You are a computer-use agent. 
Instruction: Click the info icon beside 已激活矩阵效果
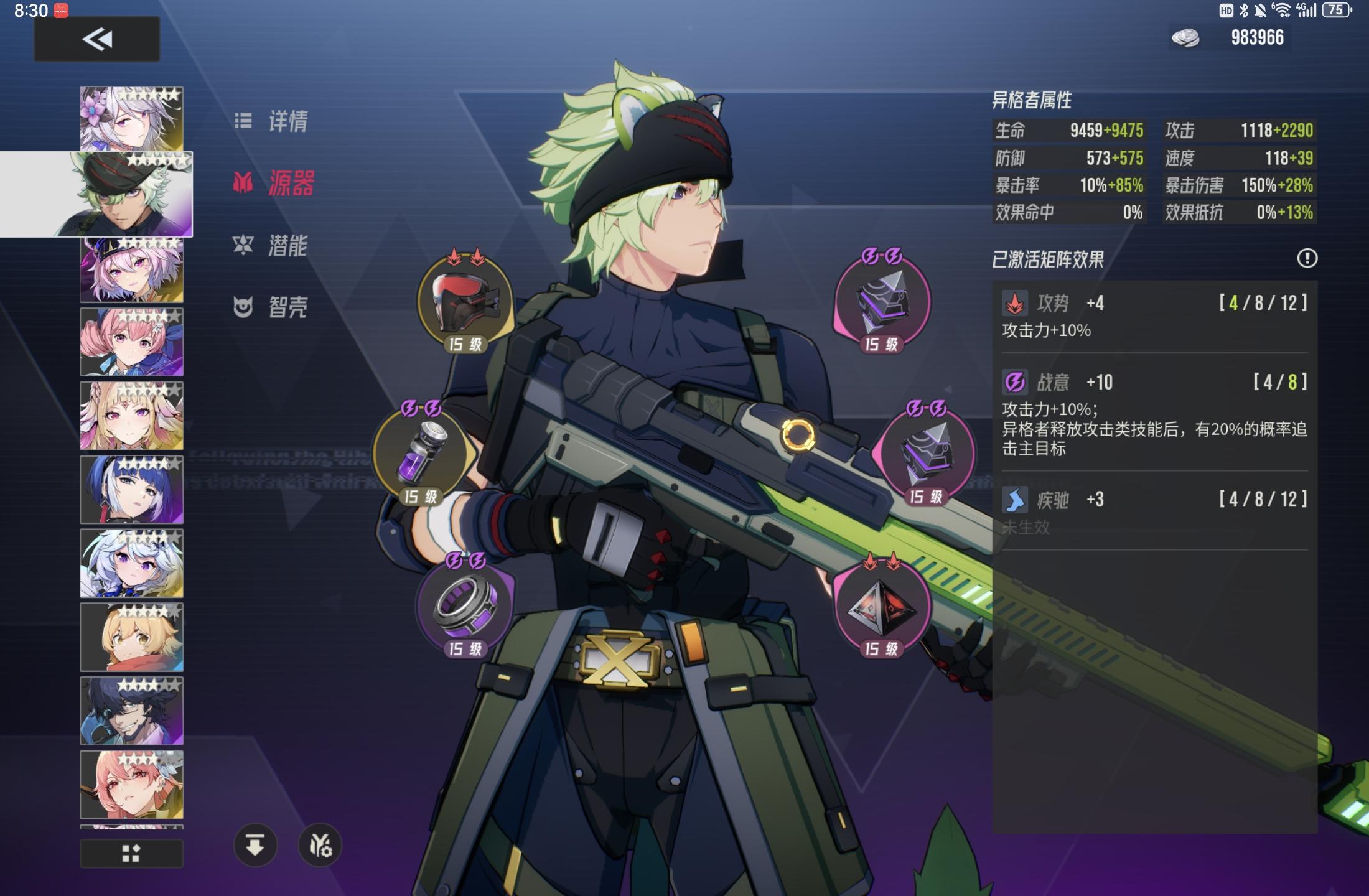click(x=1307, y=258)
